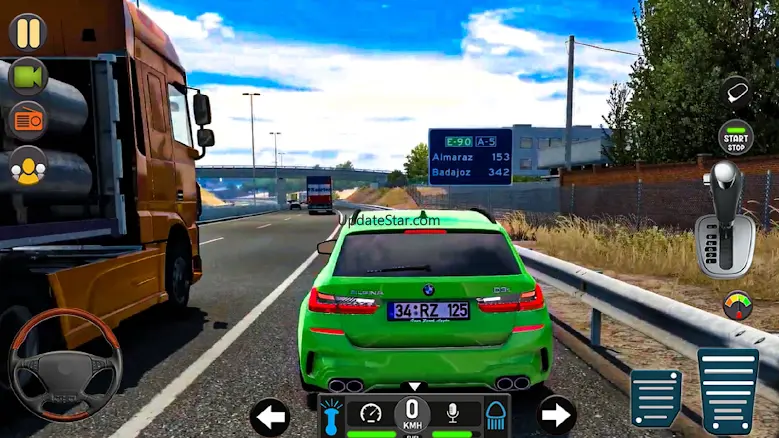
Task: Tap the Start Stop engine button
Action: pyautogui.click(x=736, y=137)
